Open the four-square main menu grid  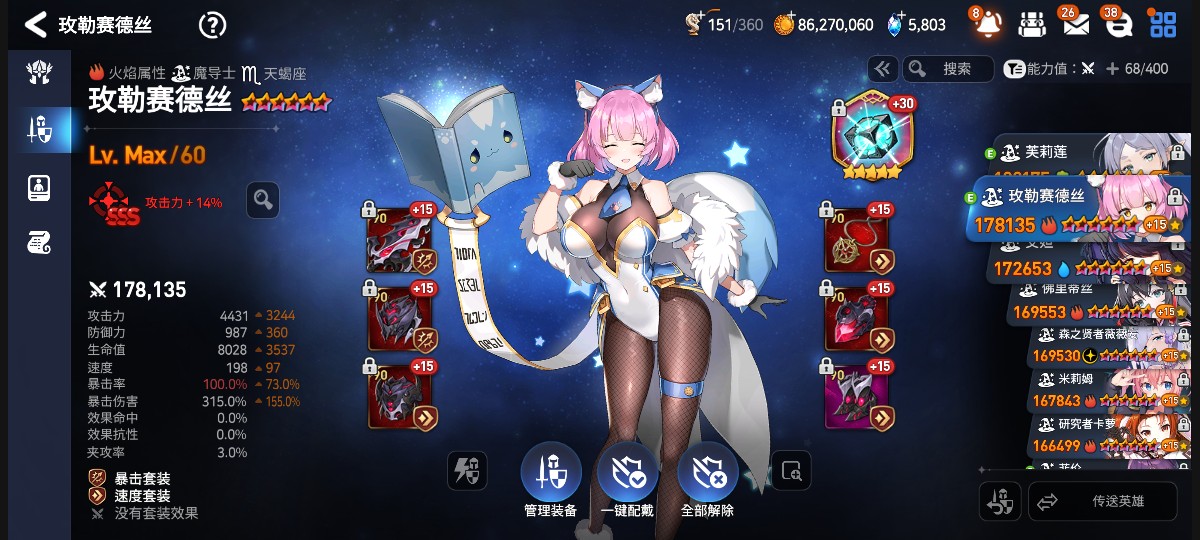pos(1162,24)
